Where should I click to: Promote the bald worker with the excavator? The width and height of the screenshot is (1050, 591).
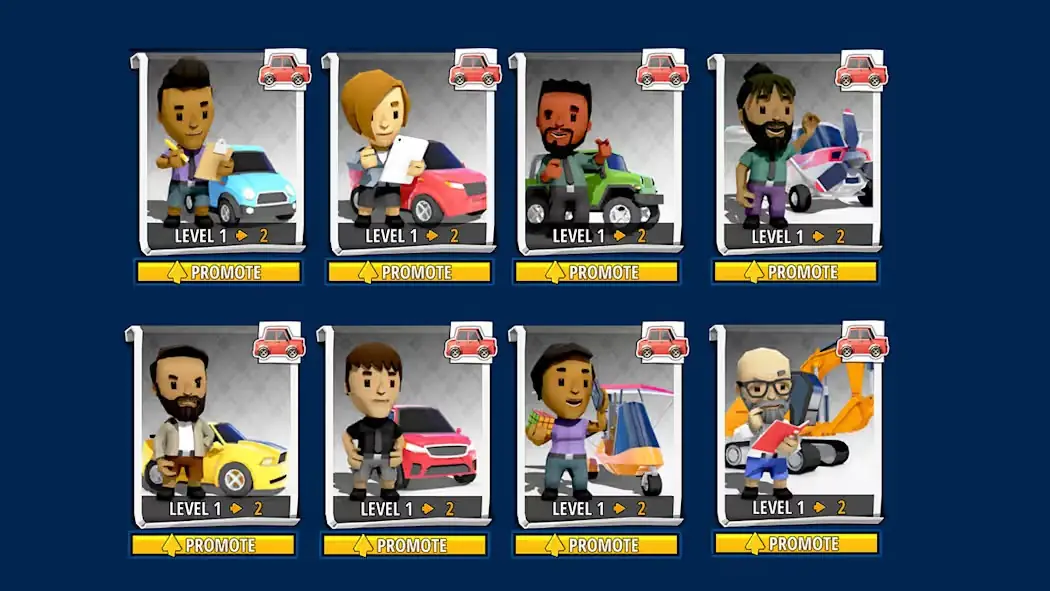(796, 543)
